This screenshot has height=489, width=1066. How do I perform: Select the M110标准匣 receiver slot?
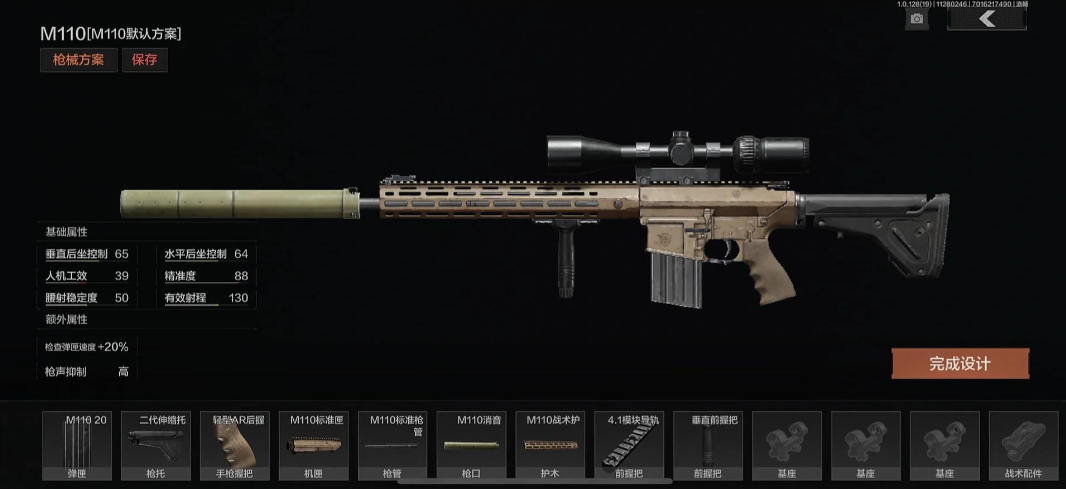coord(313,446)
